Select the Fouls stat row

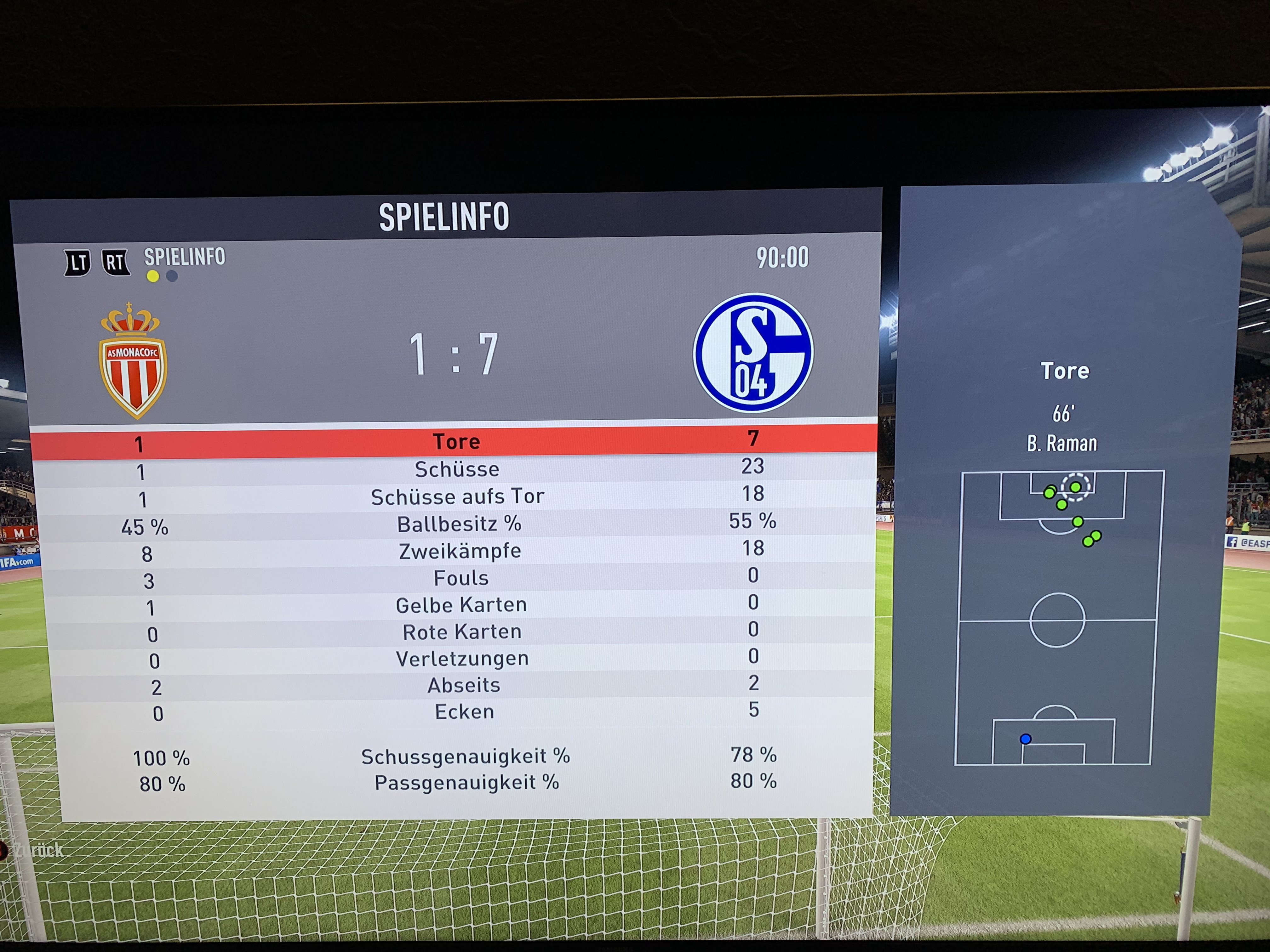coord(461,578)
